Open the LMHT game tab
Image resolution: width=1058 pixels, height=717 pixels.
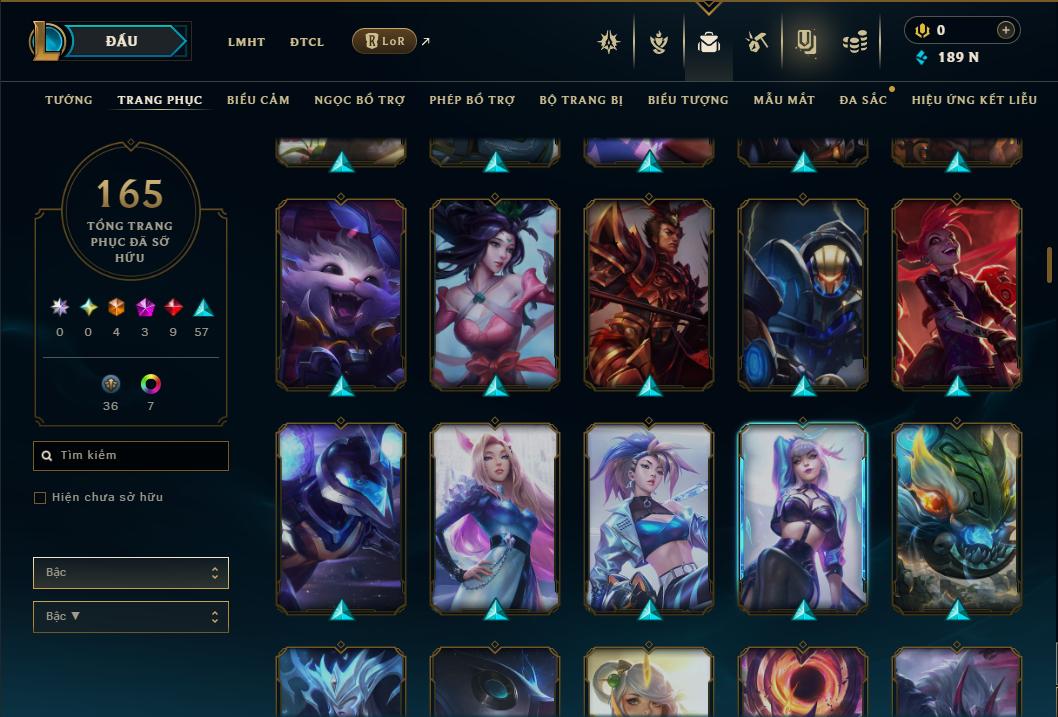tap(246, 42)
